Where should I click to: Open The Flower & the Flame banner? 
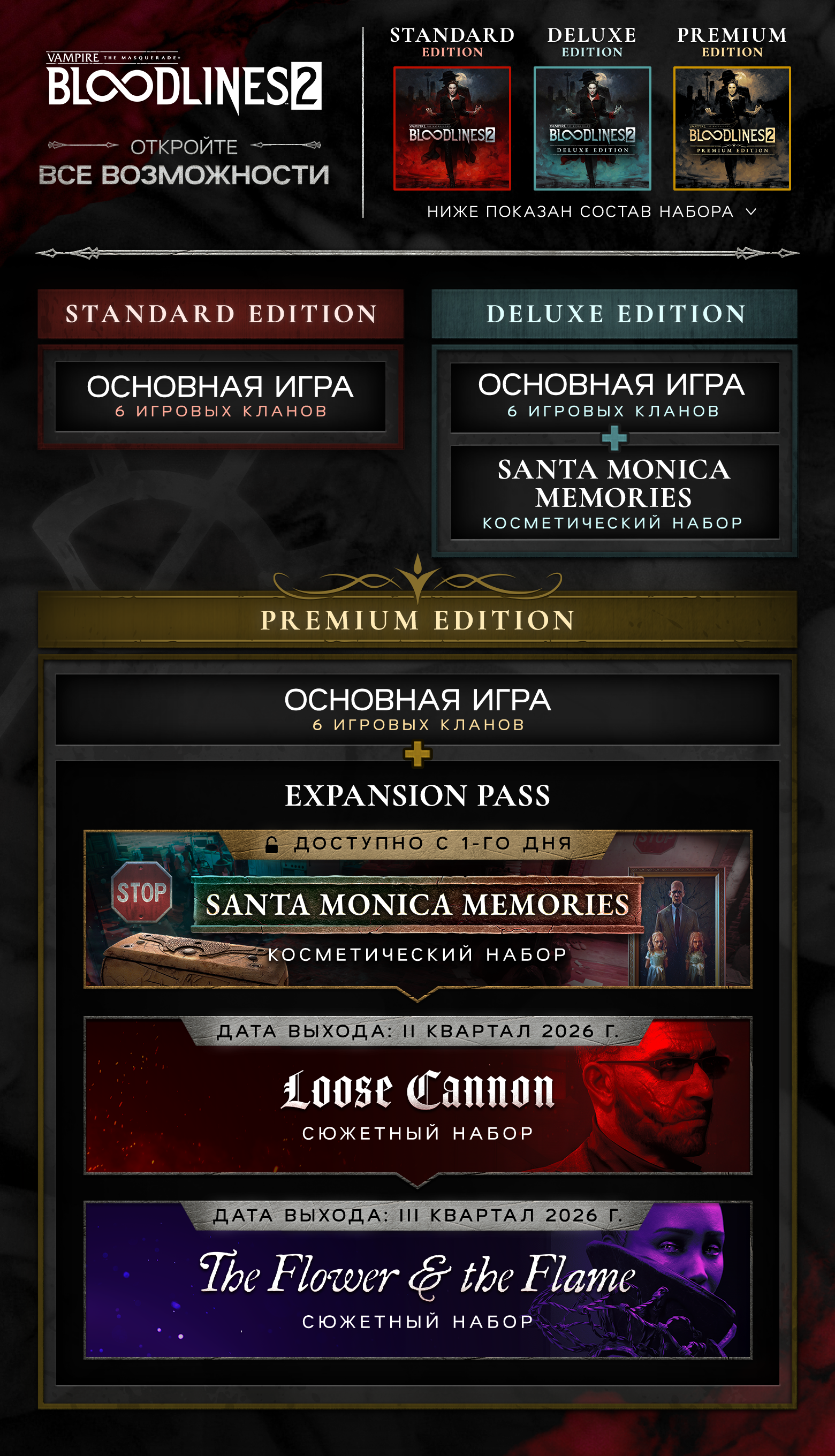pos(417,1280)
